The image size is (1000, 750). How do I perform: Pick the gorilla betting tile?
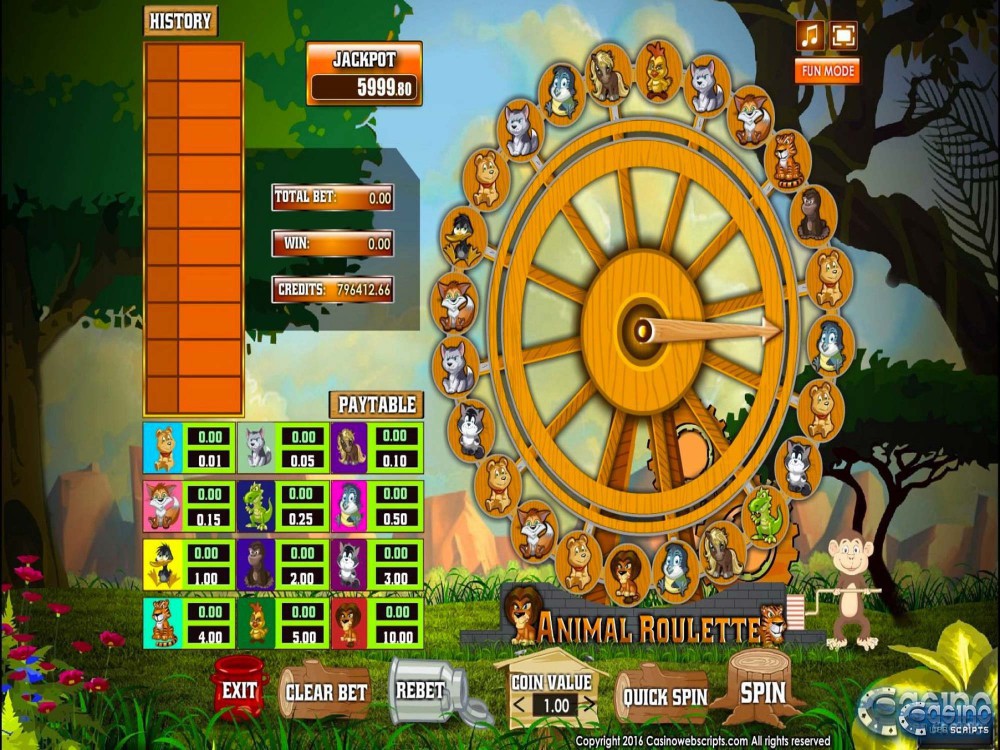pos(258,564)
